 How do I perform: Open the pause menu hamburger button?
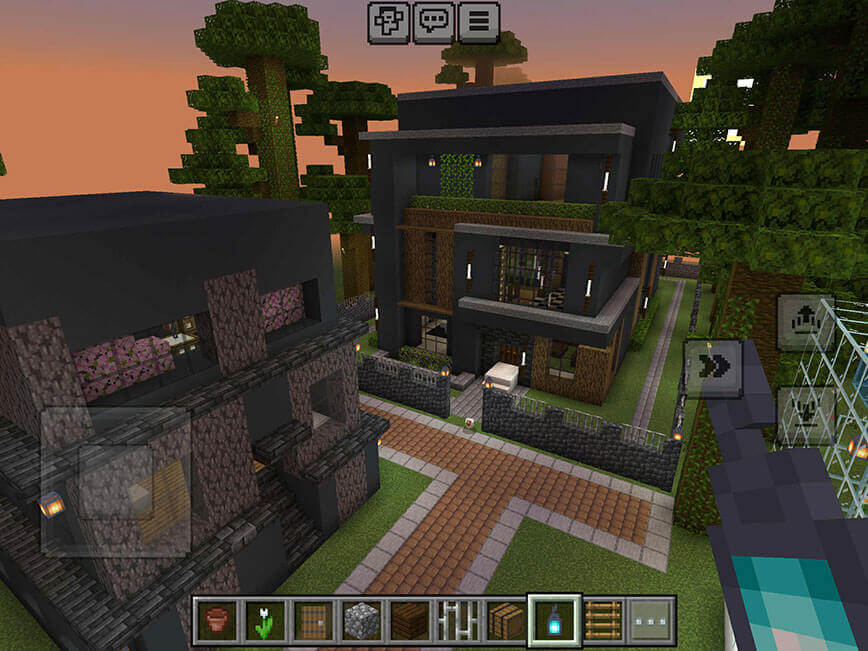tap(478, 22)
